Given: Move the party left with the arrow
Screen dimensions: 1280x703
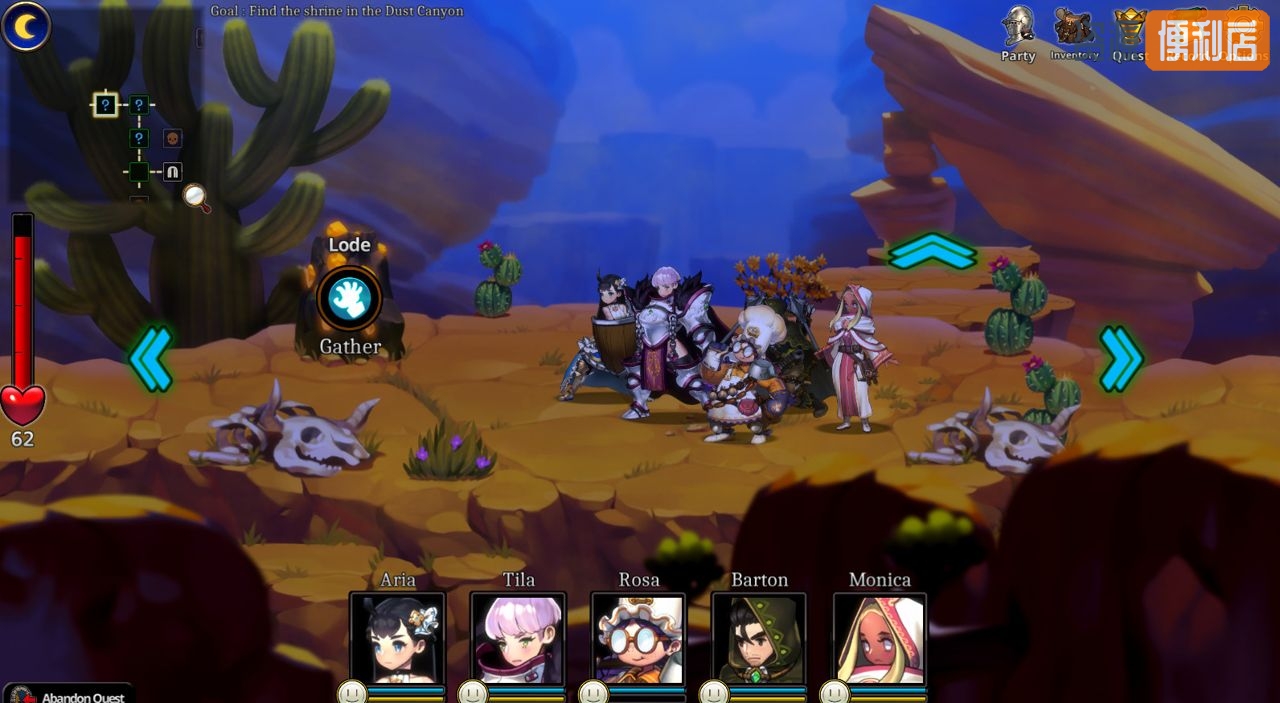Looking at the screenshot, I should coord(150,358).
